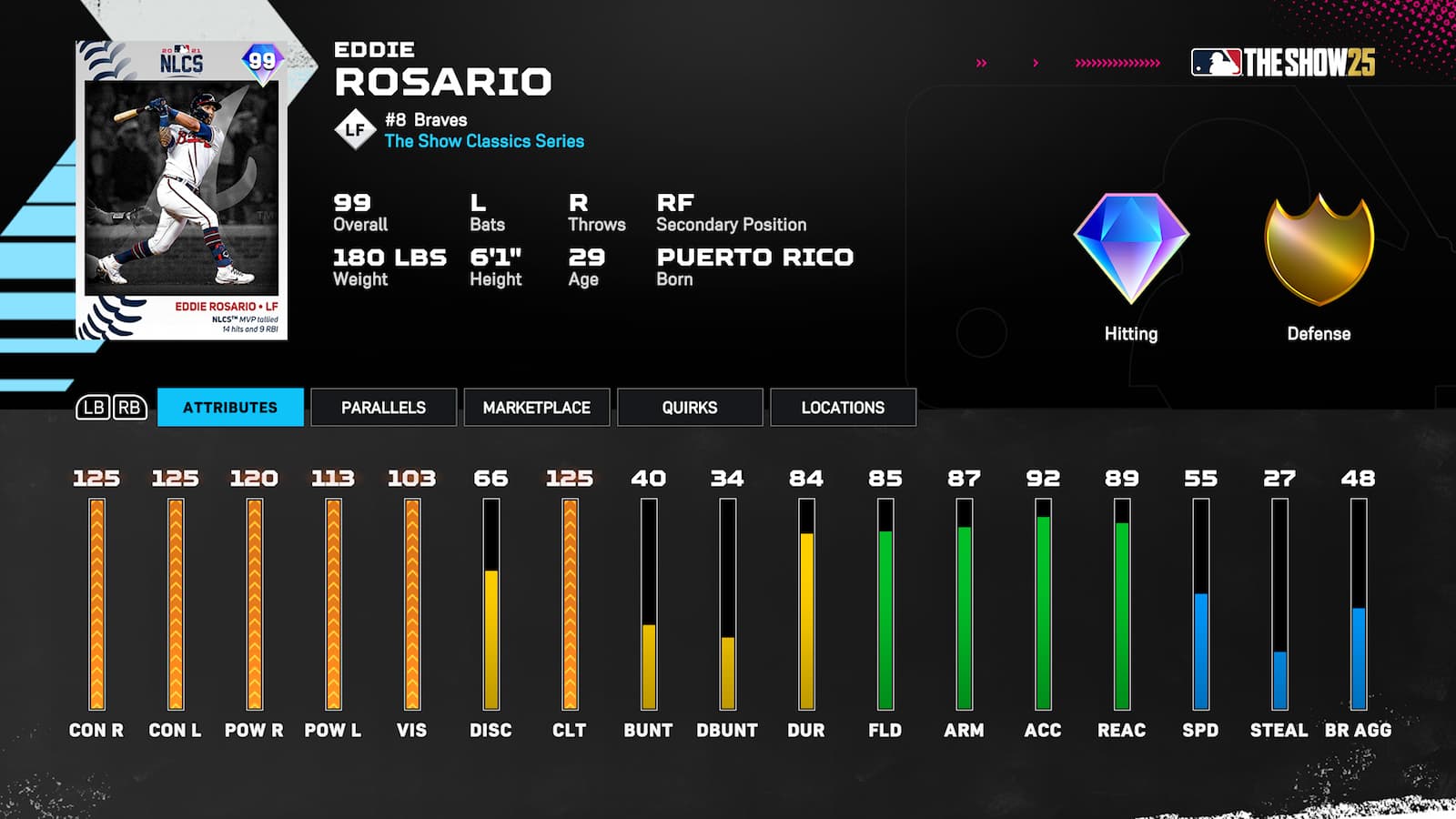The width and height of the screenshot is (1456, 819).
Task: Switch to the Parallels tab
Action: coord(383,408)
